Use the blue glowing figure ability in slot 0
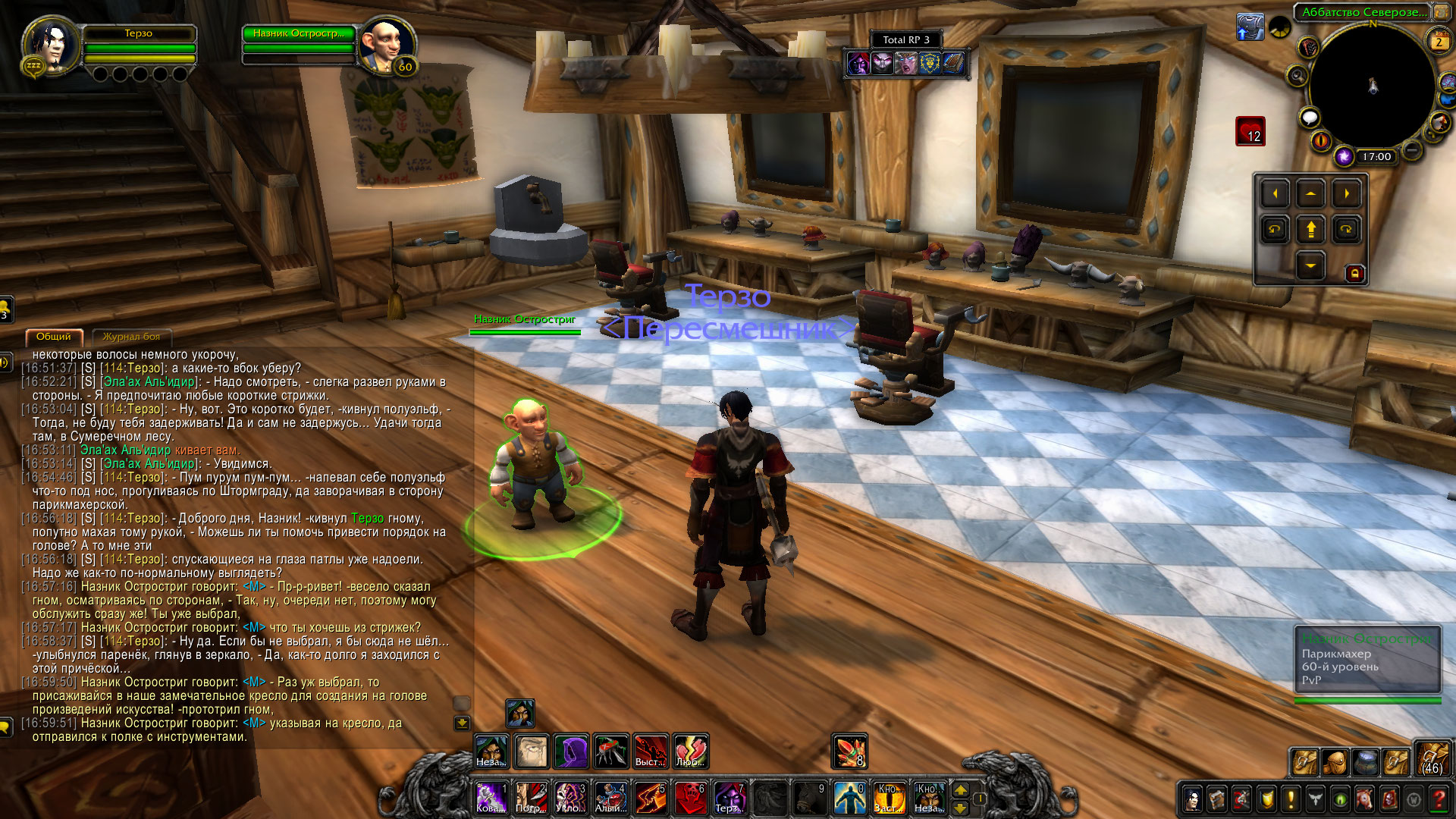The image size is (1456, 819). 849,798
